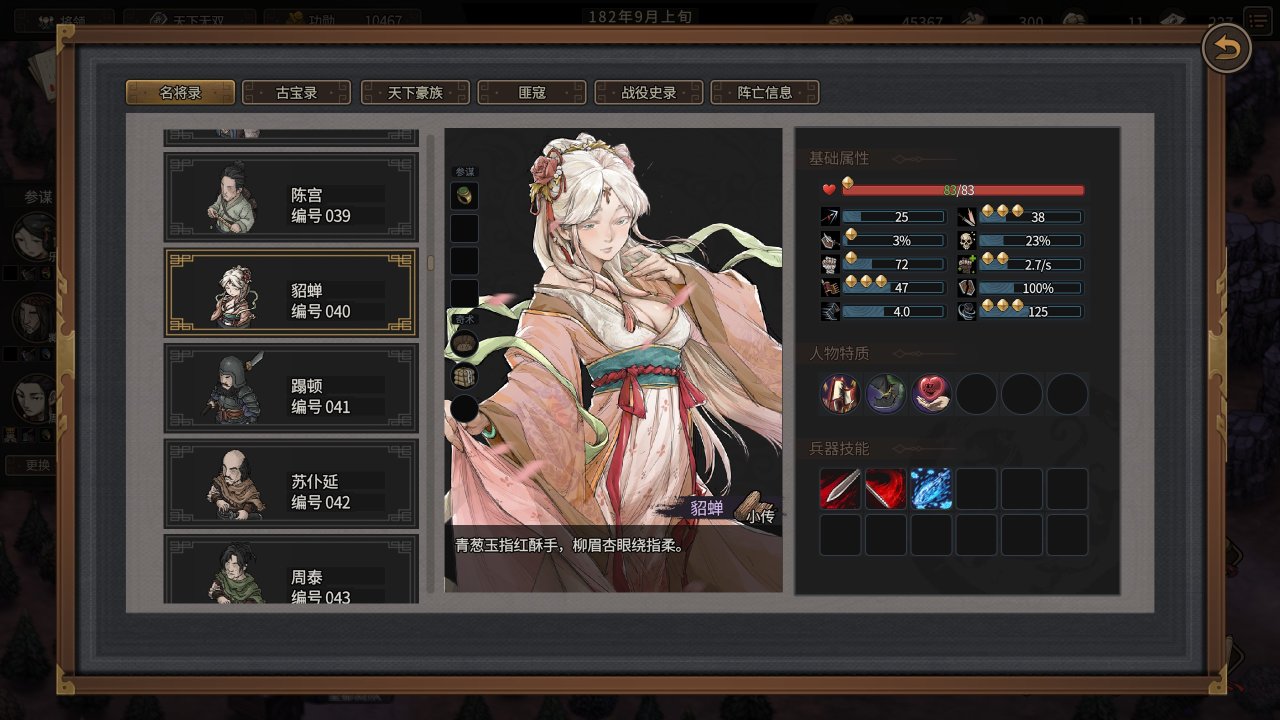Screen dimensions: 1280x720
Task: Click the menu list icon at top right
Action: coord(1257,18)
